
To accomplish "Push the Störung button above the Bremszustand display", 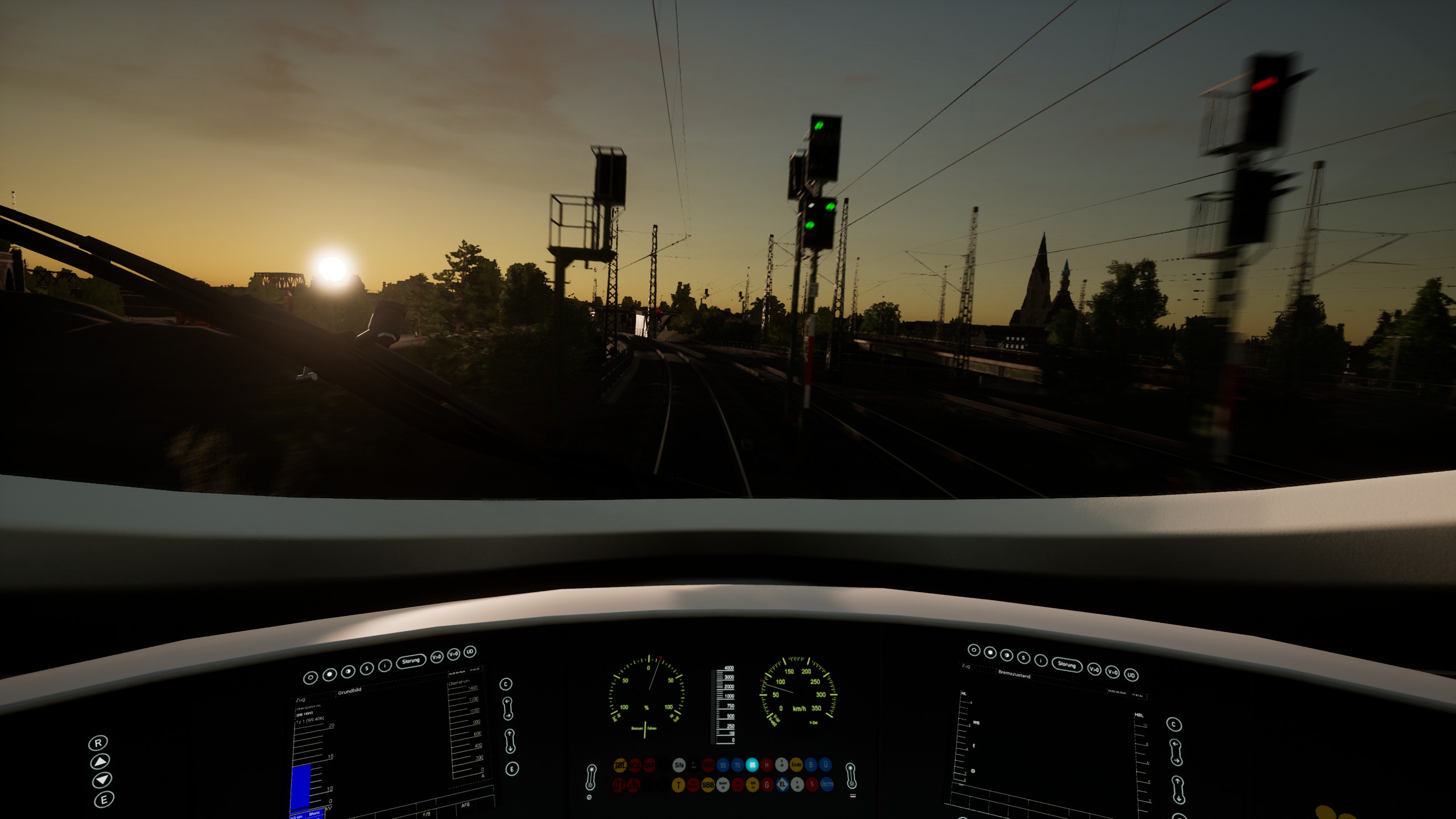I will point(1066,664).
